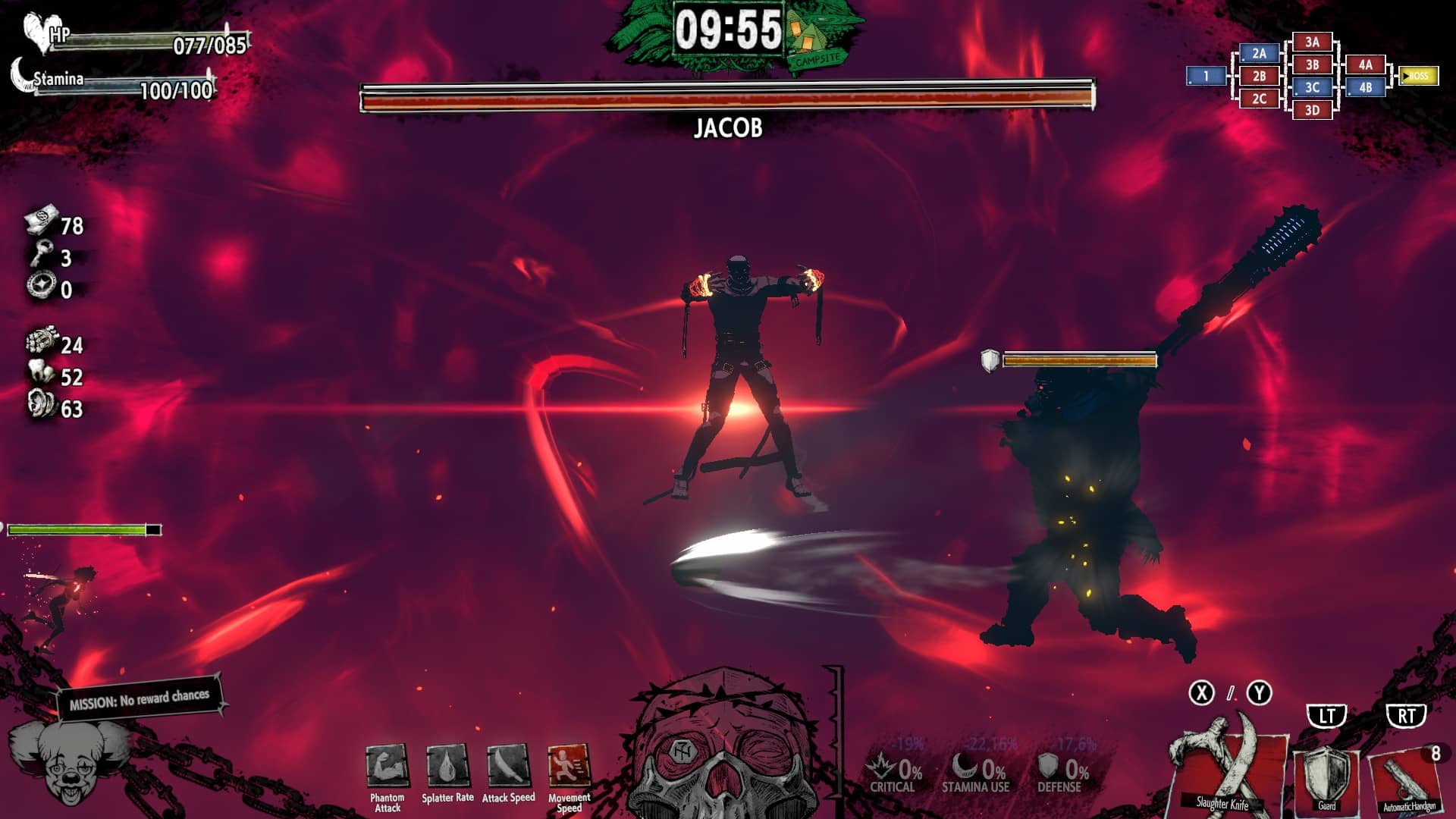The height and width of the screenshot is (819, 1456).
Task: Open the mission tracker banner
Action: point(140,698)
